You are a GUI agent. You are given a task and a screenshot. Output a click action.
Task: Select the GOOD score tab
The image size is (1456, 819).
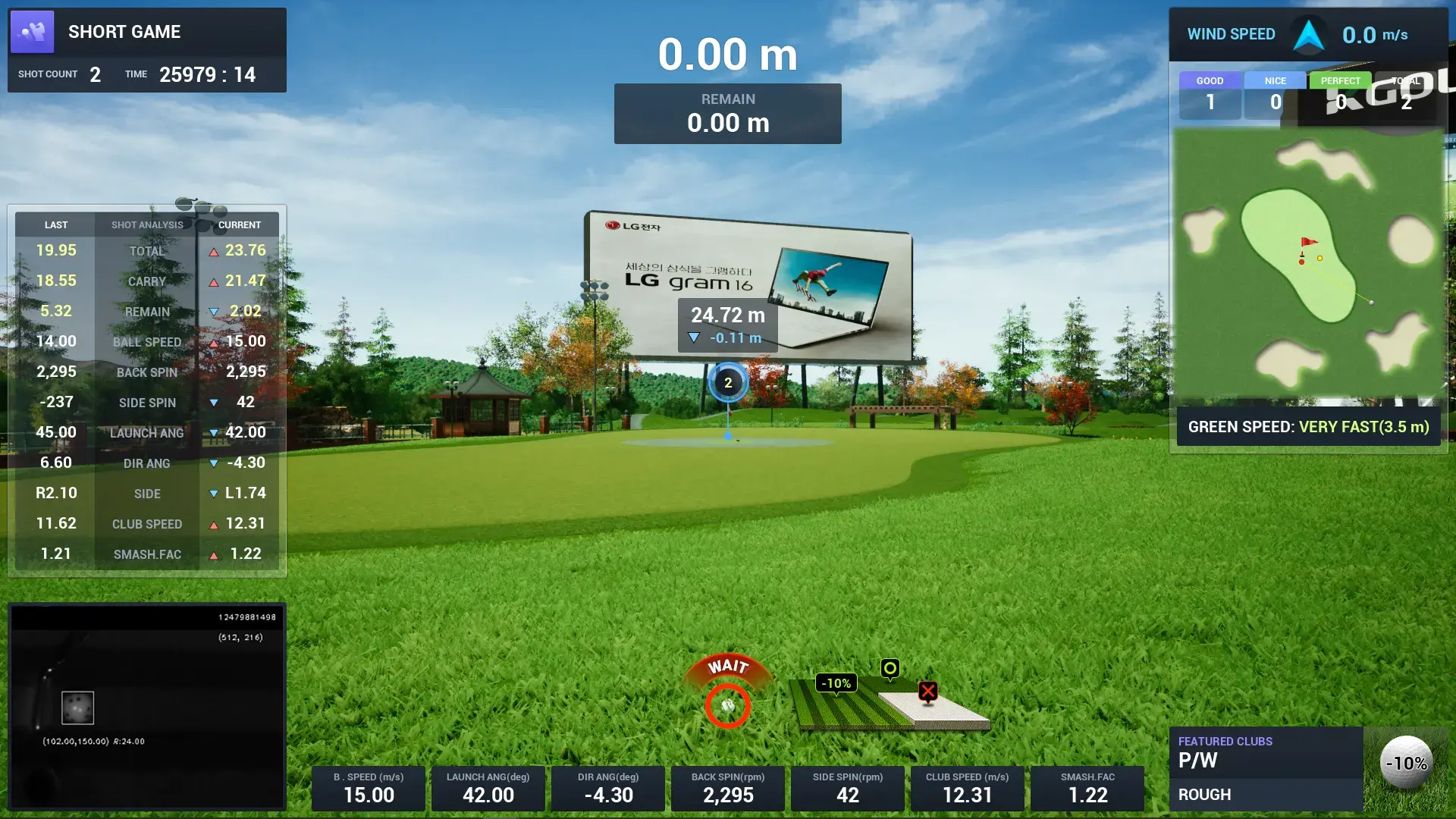(x=1210, y=80)
